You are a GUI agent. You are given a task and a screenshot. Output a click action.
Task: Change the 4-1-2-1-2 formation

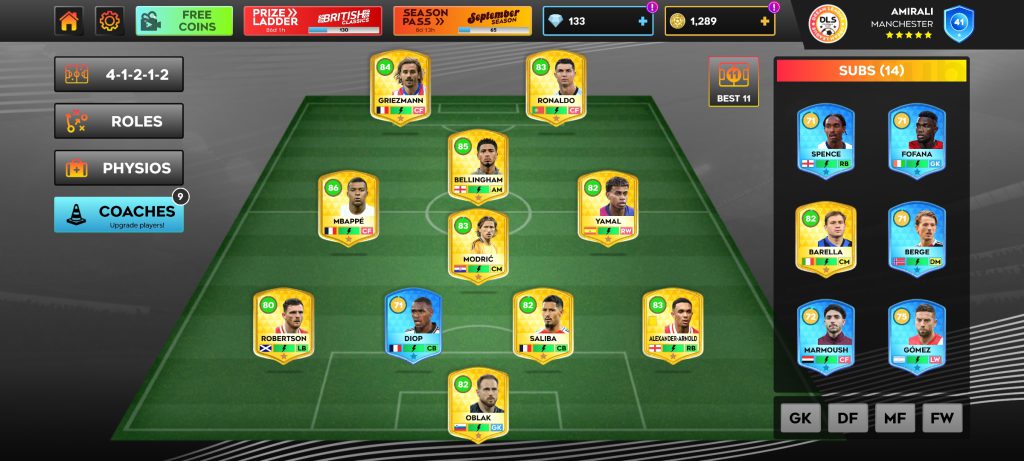coord(119,75)
